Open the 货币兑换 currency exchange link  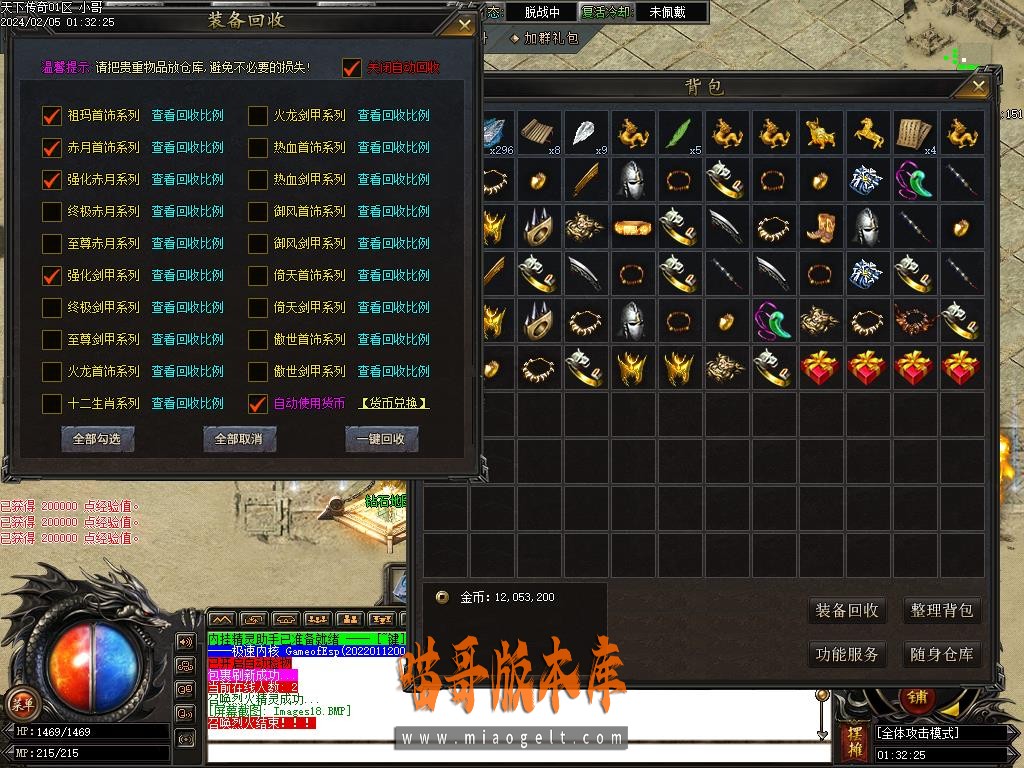click(x=394, y=404)
